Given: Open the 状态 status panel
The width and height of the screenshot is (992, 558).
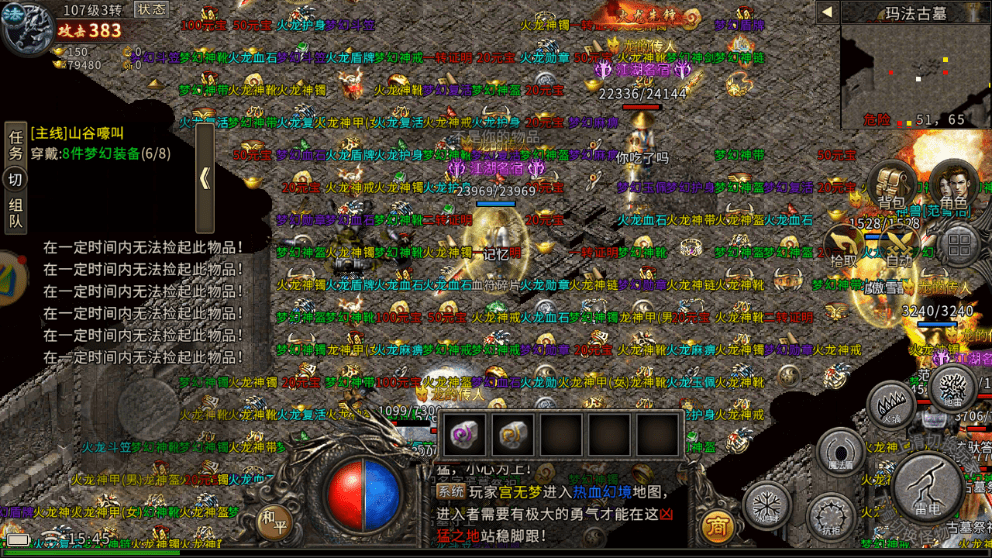Looking at the screenshot, I should coord(152,9).
